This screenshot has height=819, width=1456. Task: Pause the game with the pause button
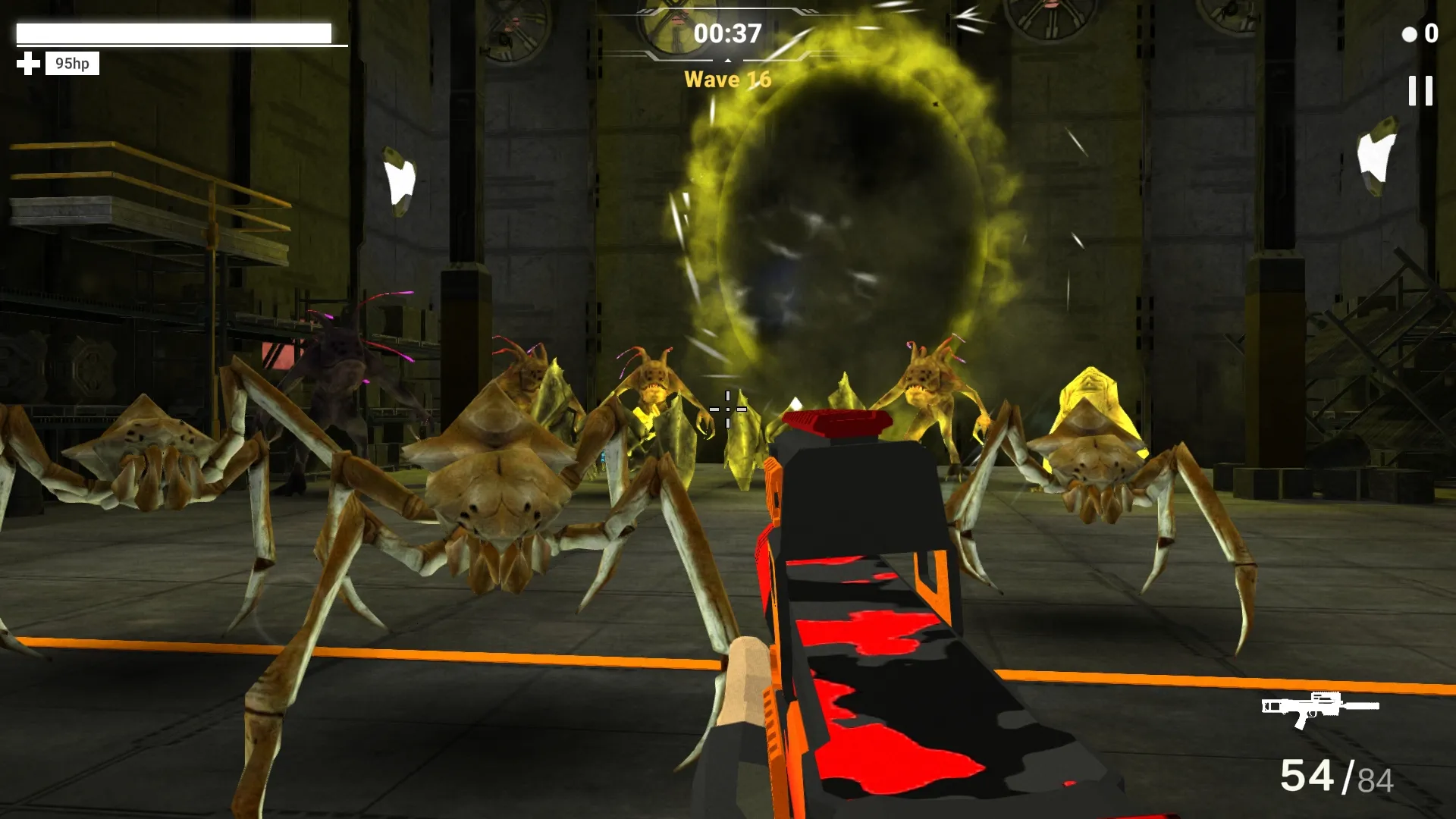(x=1420, y=91)
